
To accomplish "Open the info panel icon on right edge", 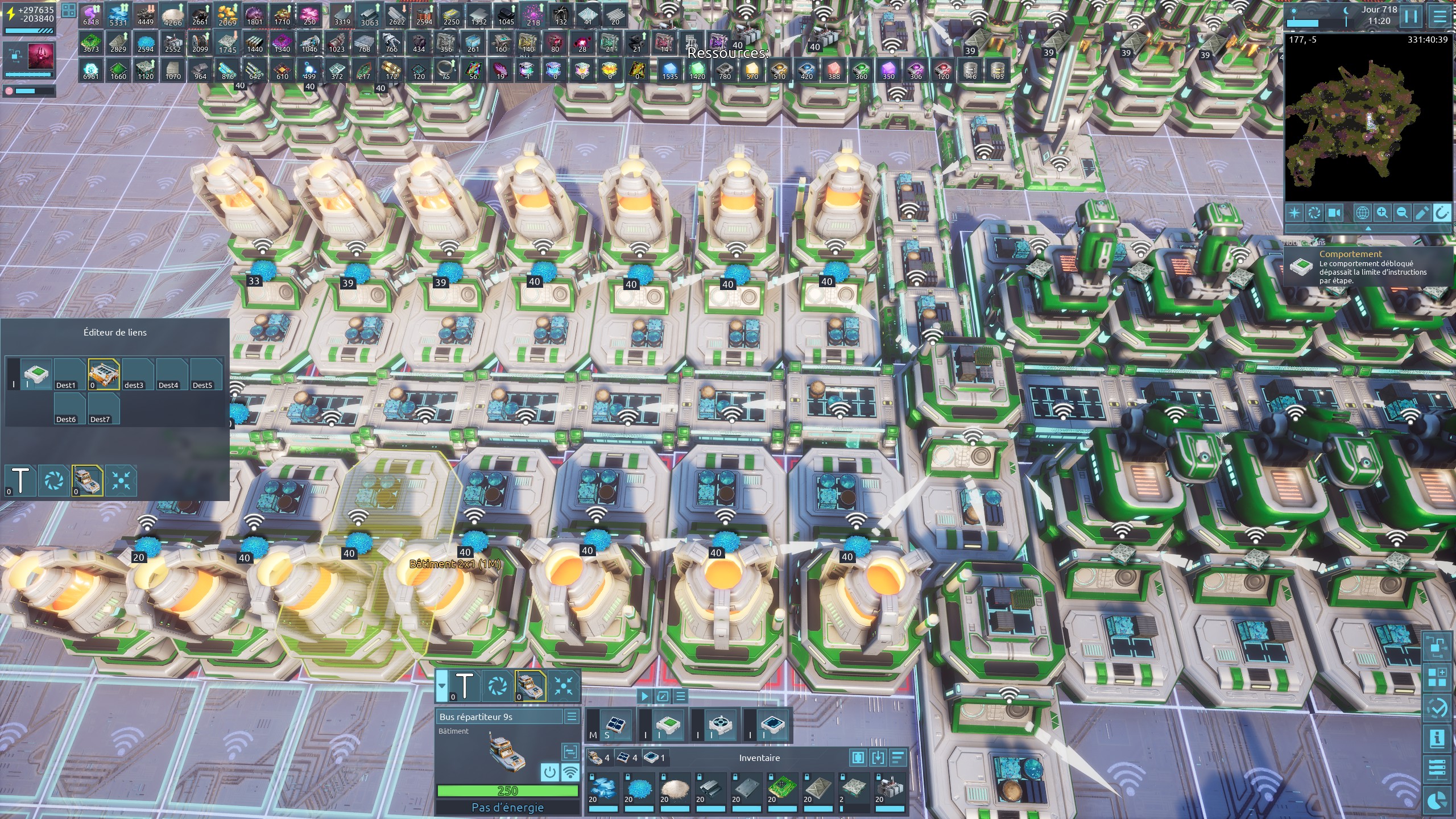I will [1437, 738].
